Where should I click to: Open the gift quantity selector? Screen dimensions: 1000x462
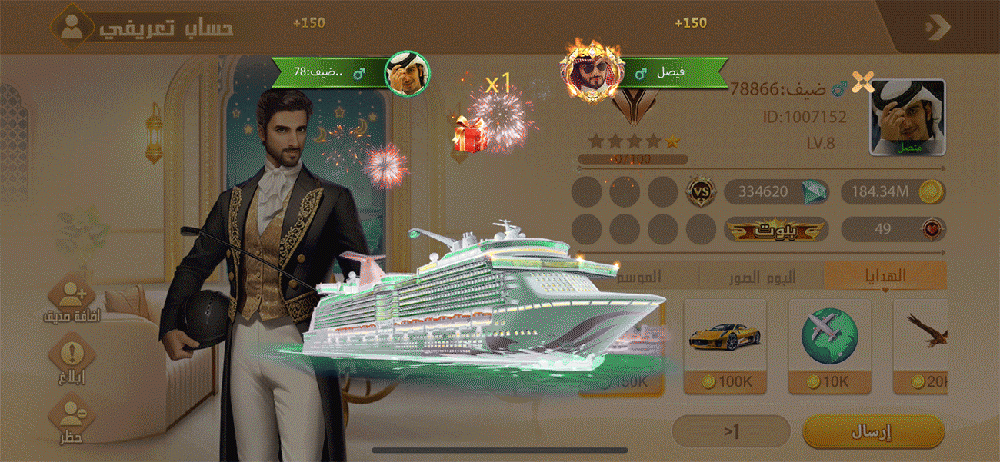pos(731,431)
